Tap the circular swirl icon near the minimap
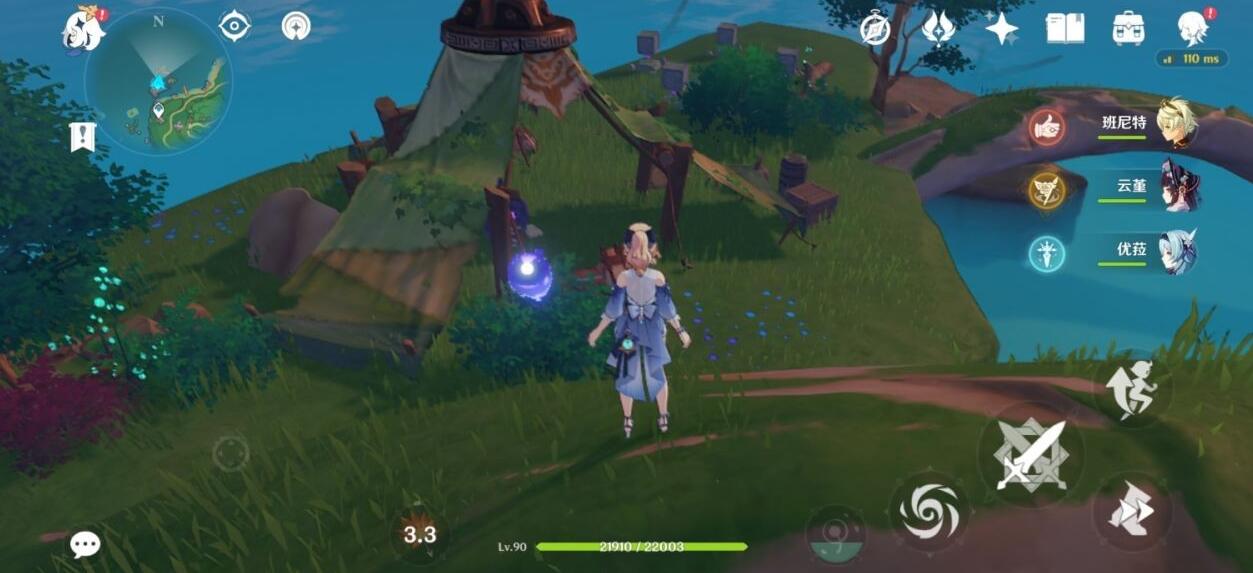The height and width of the screenshot is (573, 1253). pos(296,26)
